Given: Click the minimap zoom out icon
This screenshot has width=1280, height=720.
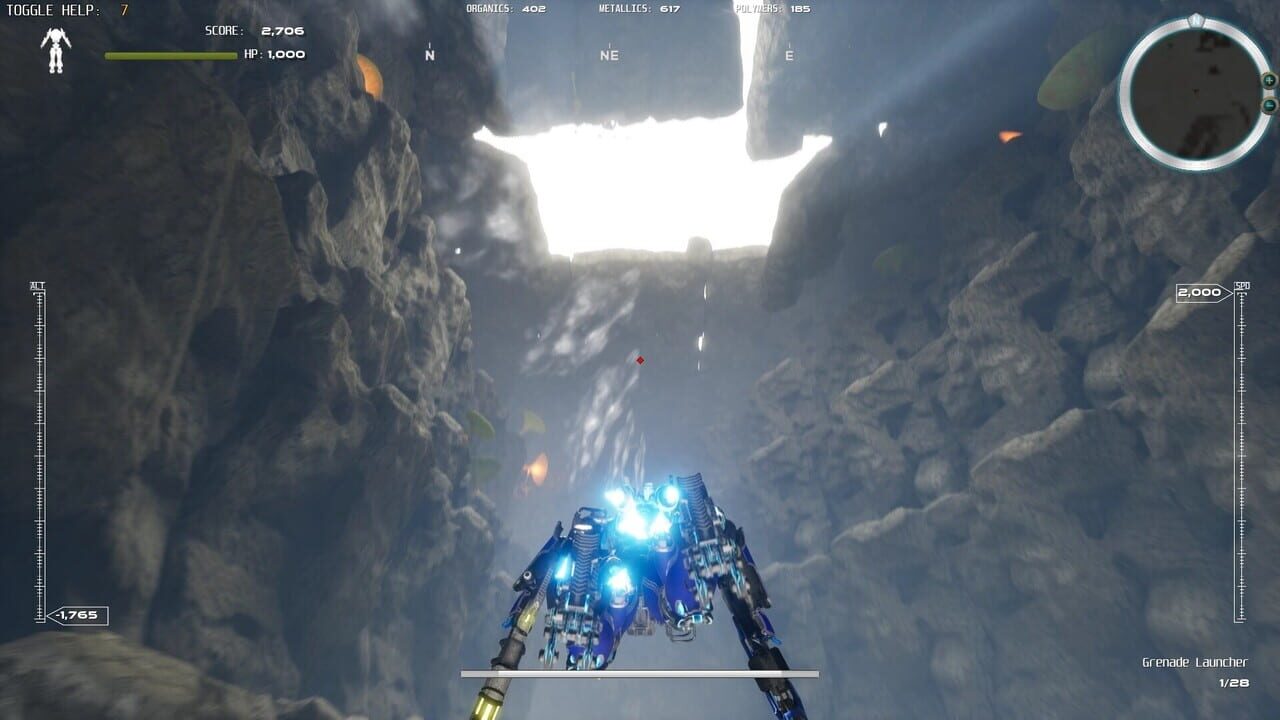Looking at the screenshot, I should (x=1270, y=104).
